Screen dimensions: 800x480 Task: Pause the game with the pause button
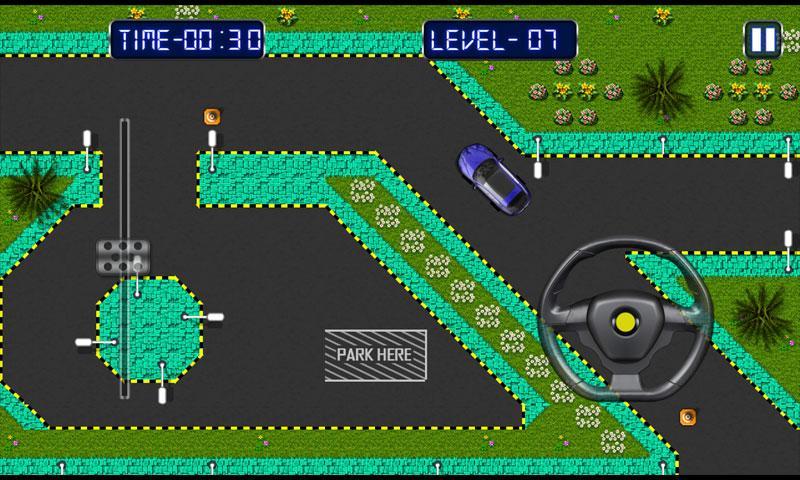[762, 39]
